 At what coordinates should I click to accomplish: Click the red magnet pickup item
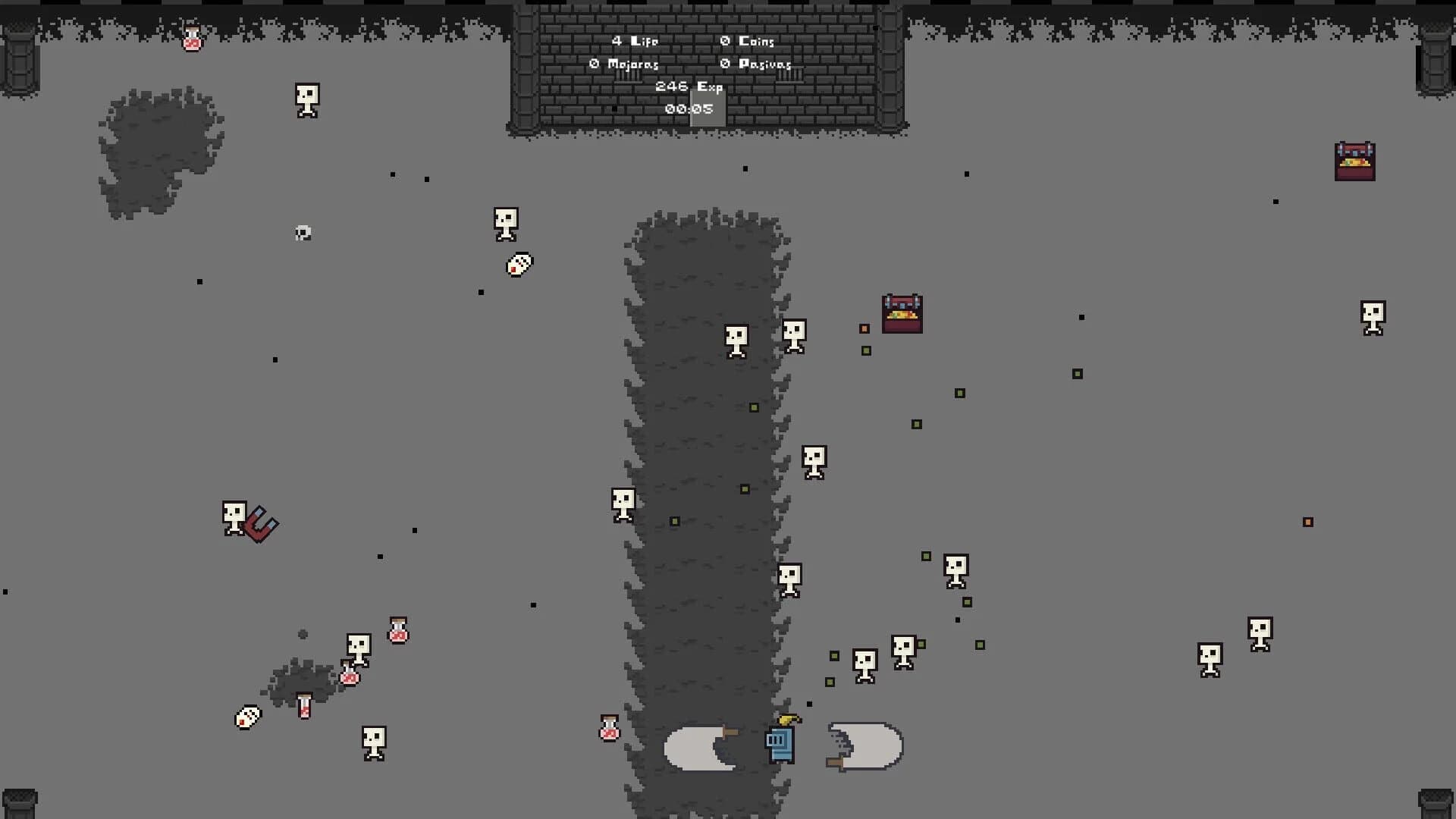261,526
